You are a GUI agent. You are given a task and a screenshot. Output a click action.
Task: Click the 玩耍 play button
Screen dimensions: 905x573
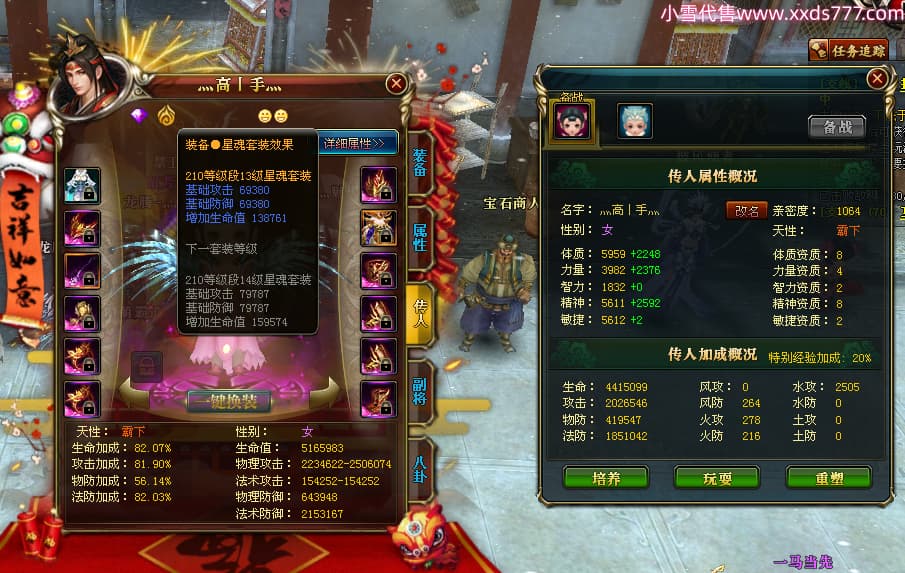(717, 478)
